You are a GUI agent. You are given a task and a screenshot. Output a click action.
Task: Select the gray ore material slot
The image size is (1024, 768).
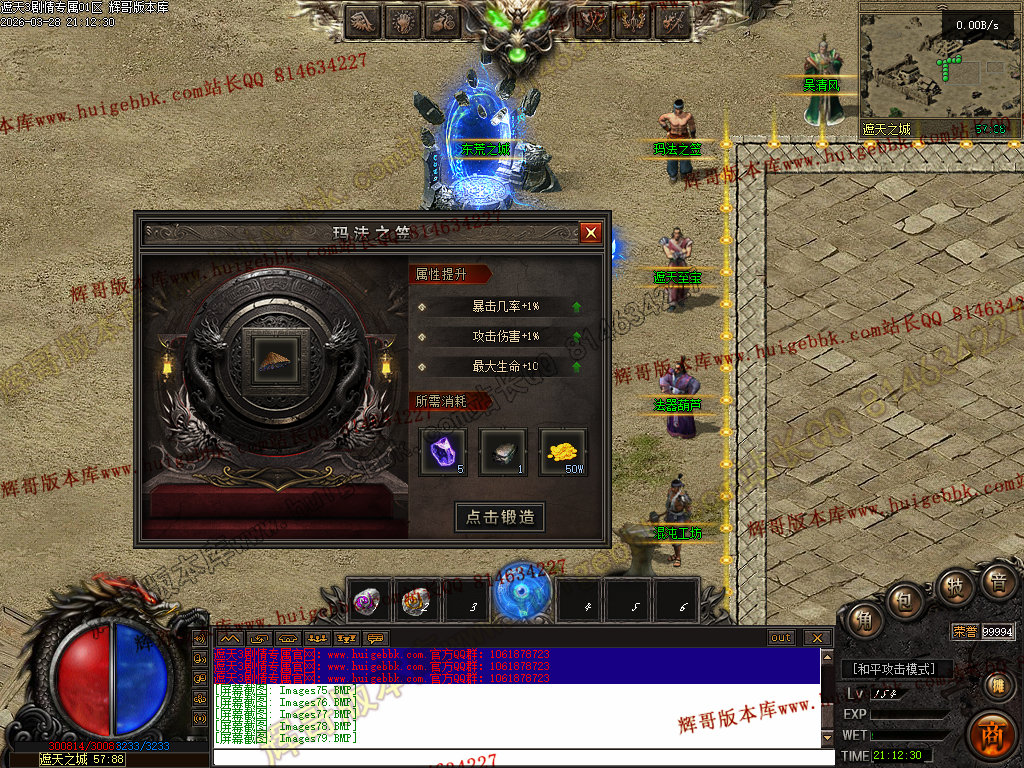point(503,452)
